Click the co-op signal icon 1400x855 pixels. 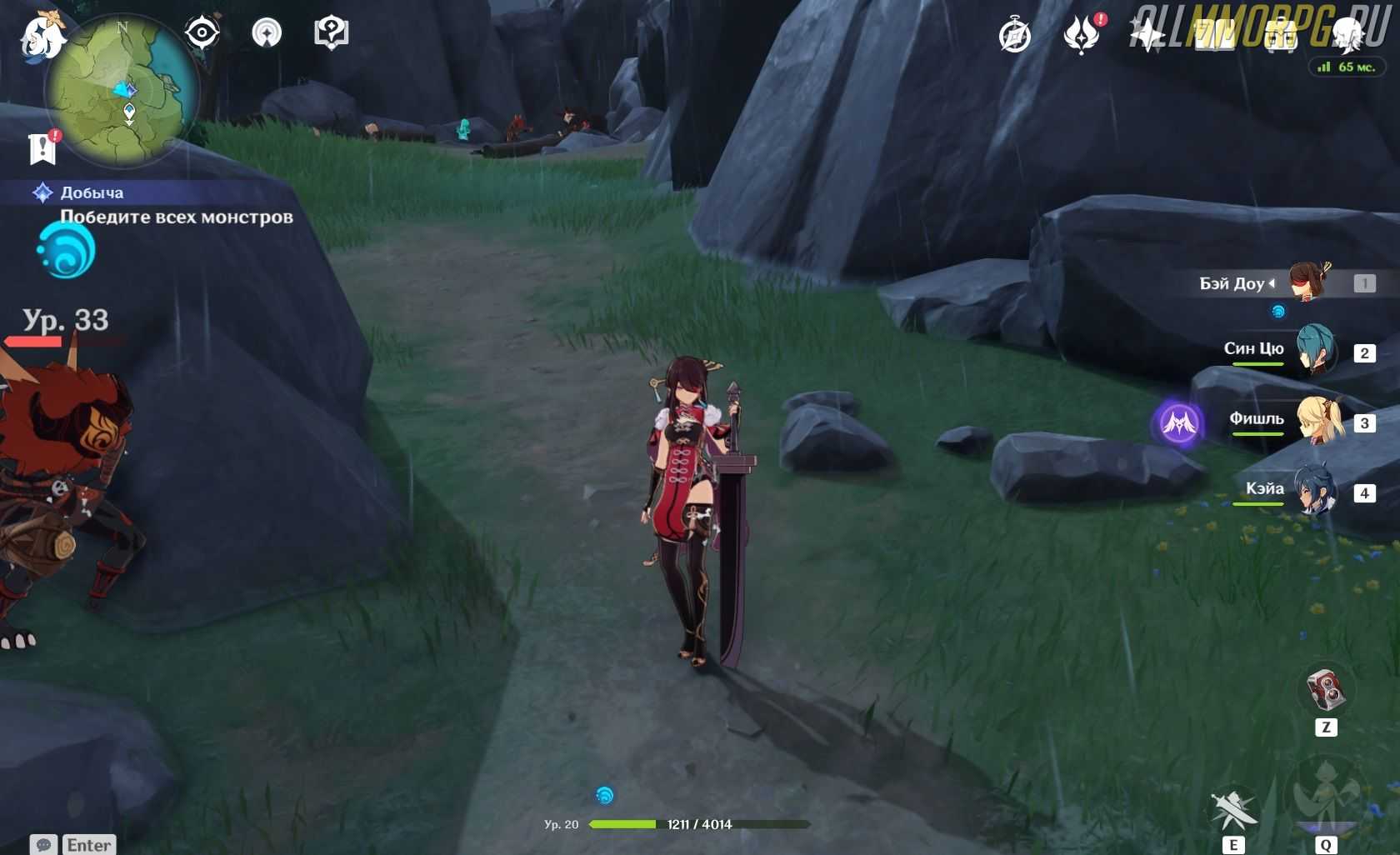(267, 33)
